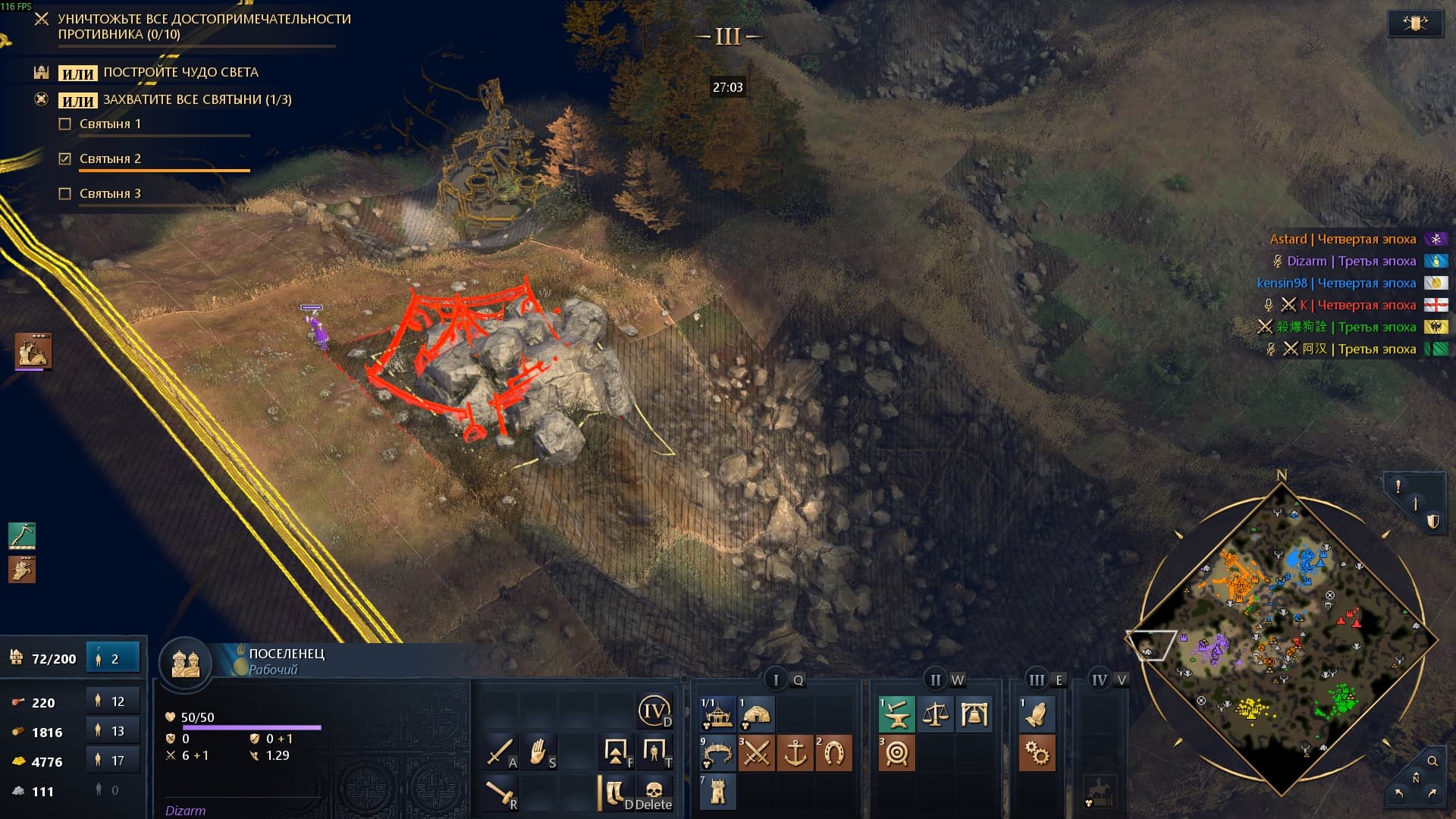
Task: Switch to Age II buildings tab
Action: coord(935,679)
